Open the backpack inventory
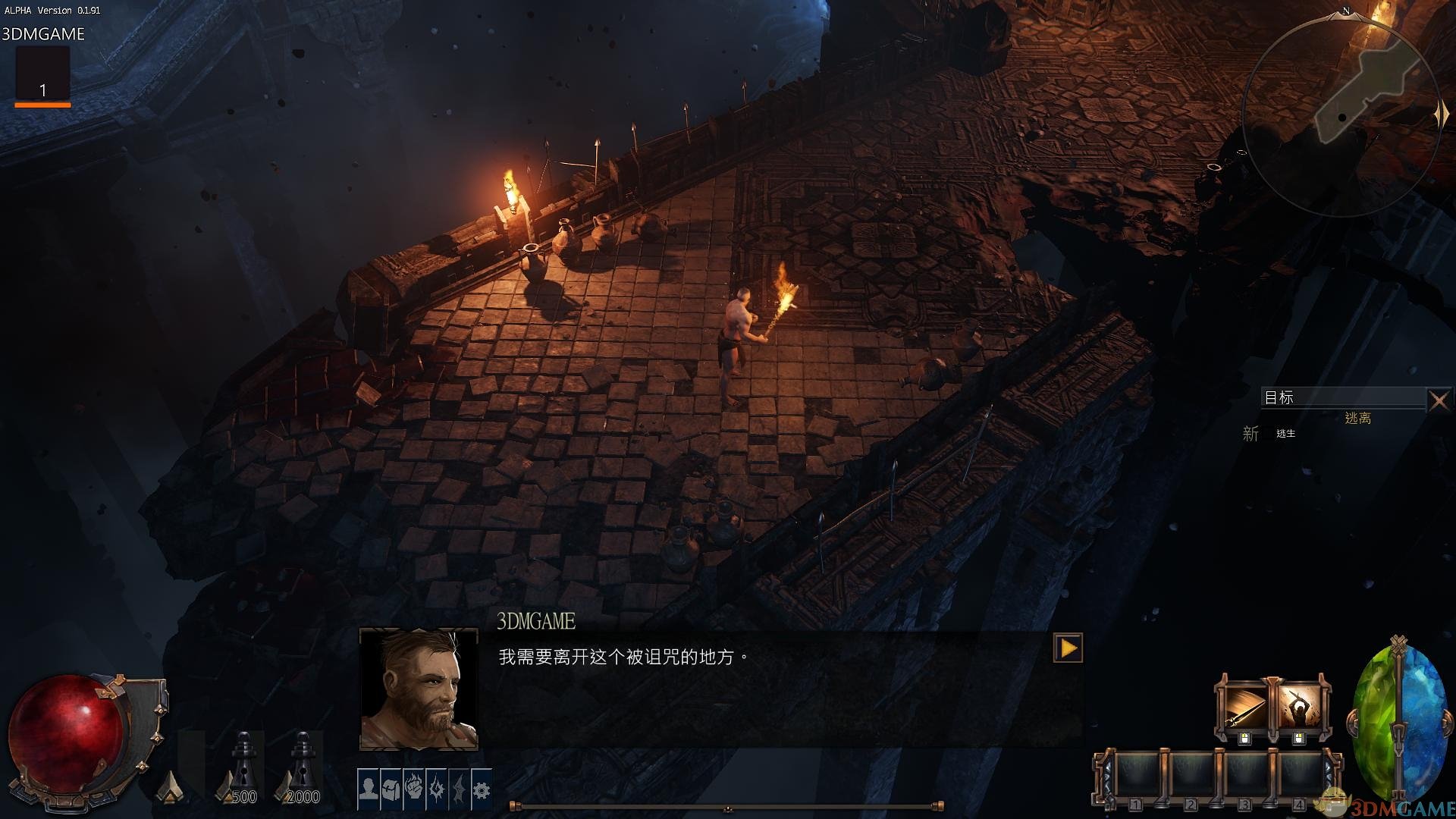The width and height of the screenshot is (1456, 819). tap(391, 789)
